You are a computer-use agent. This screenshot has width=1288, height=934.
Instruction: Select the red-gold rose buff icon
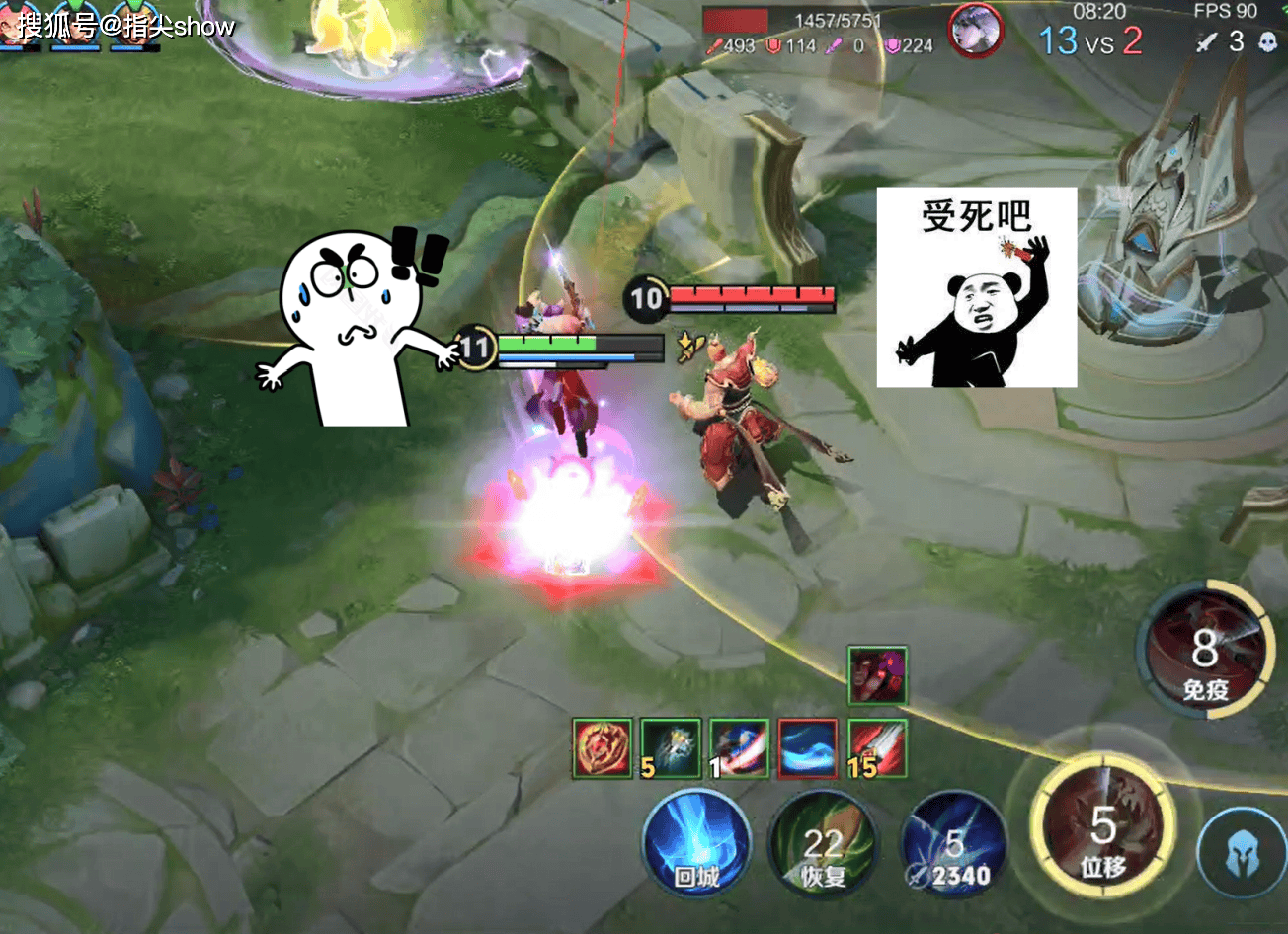coord(603,747)
